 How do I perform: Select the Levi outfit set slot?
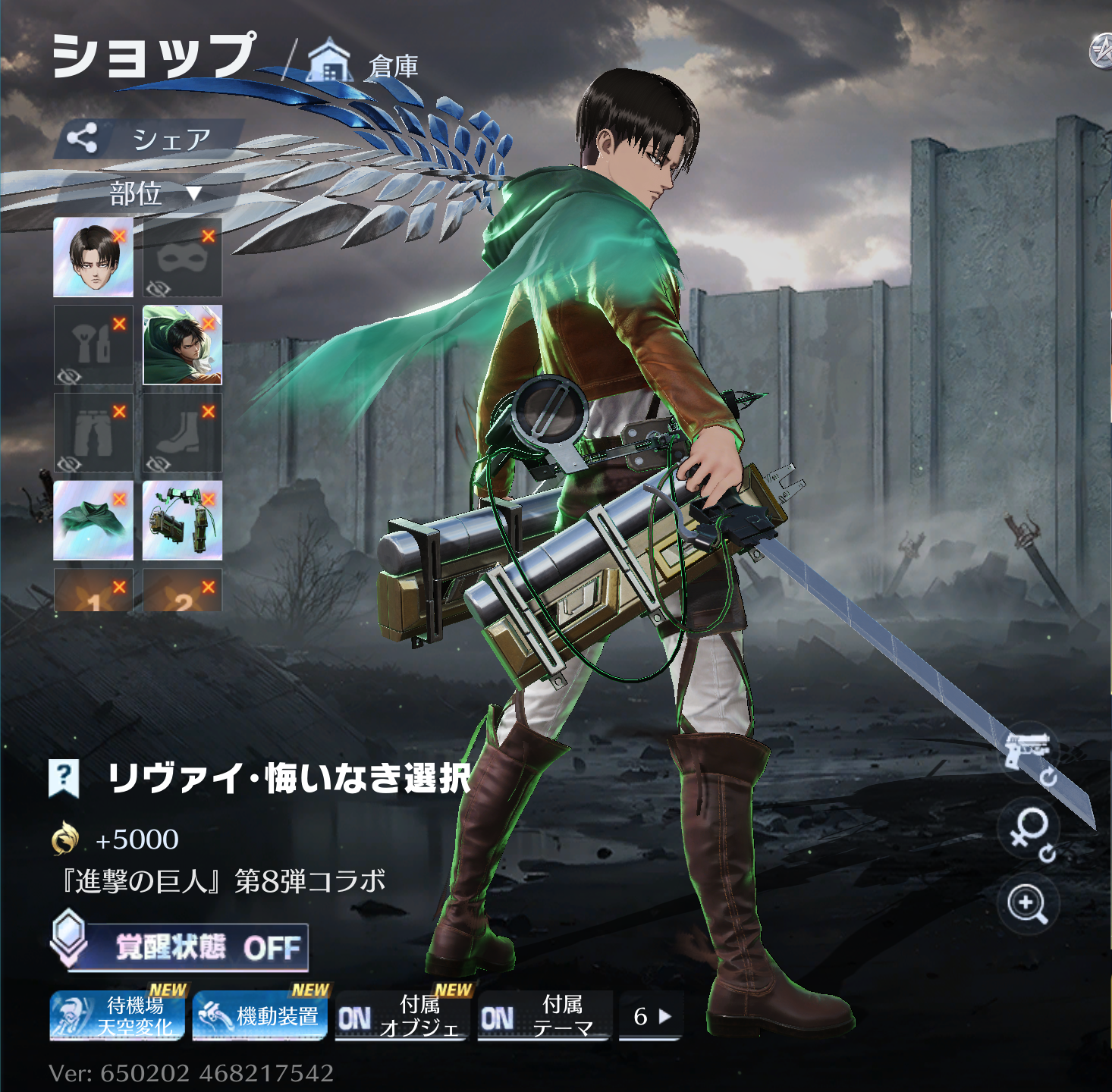tap(182, 345)
